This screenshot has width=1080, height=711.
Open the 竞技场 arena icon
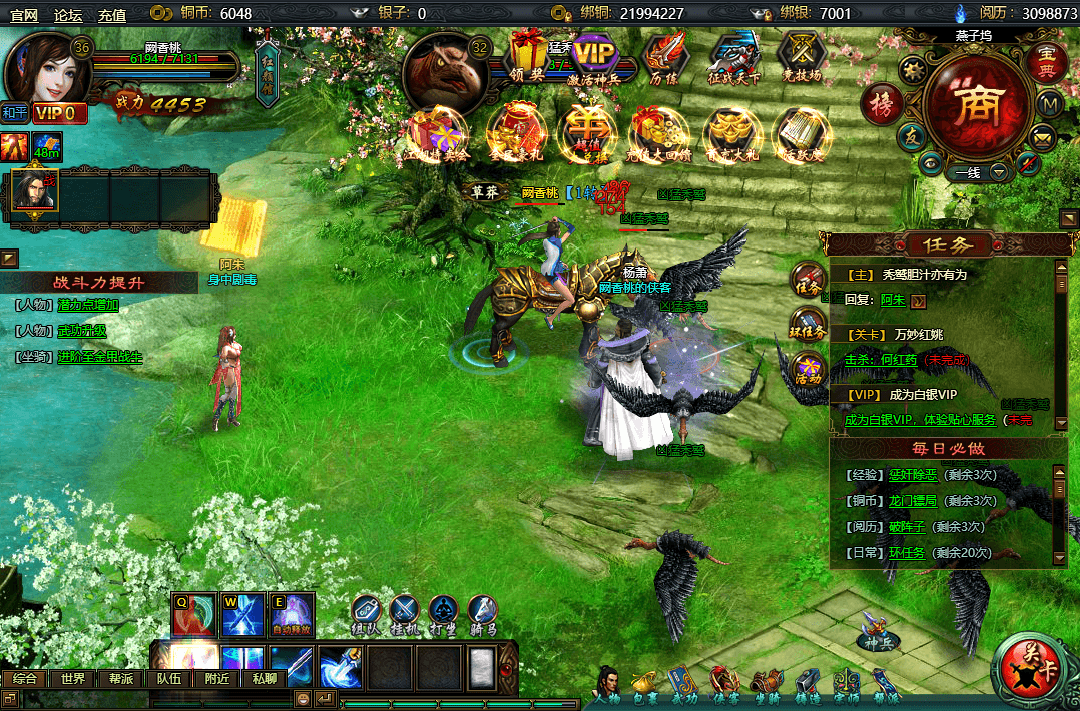[800, 58]
